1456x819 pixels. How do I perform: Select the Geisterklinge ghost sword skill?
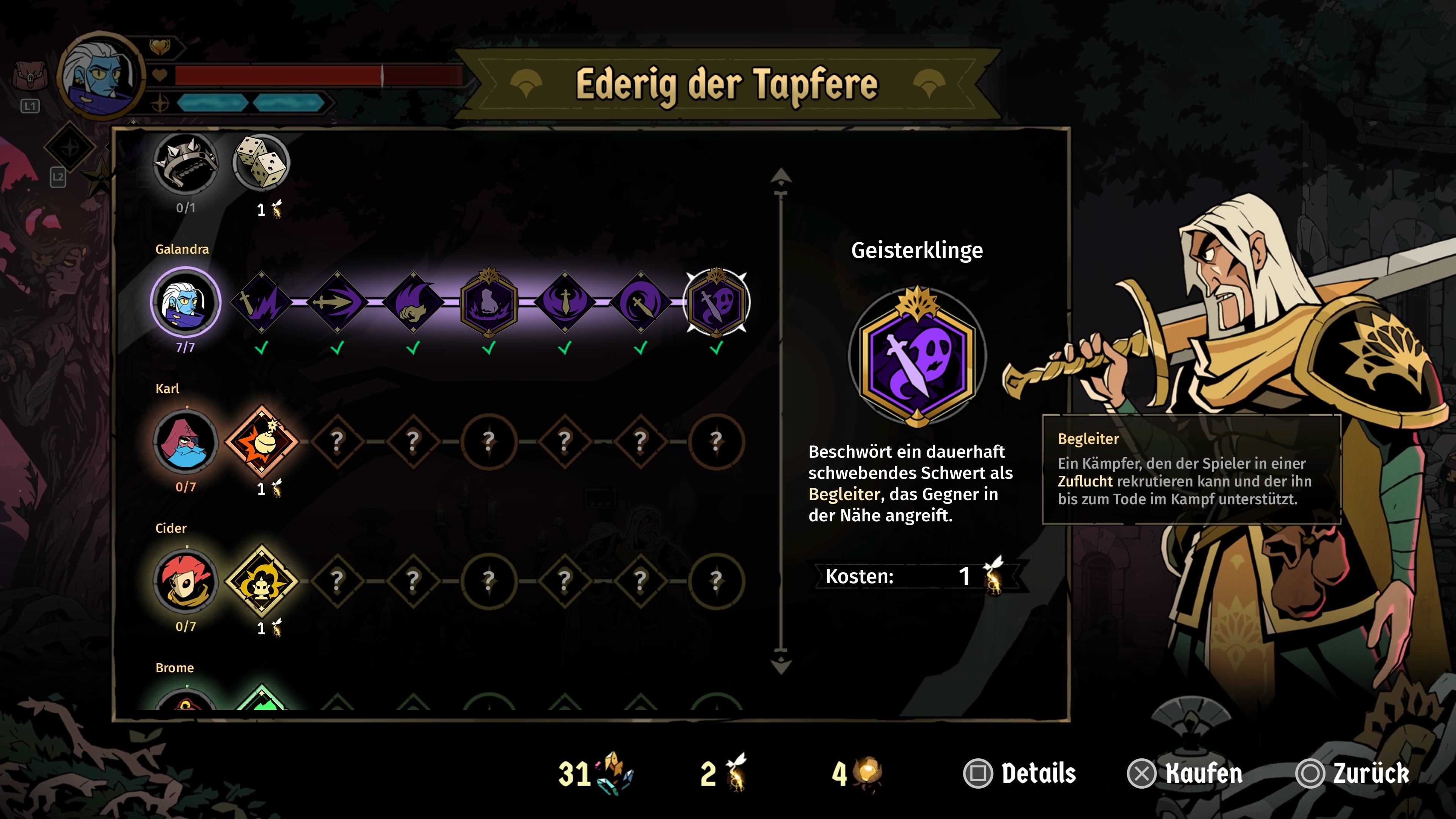click(716, 303)
